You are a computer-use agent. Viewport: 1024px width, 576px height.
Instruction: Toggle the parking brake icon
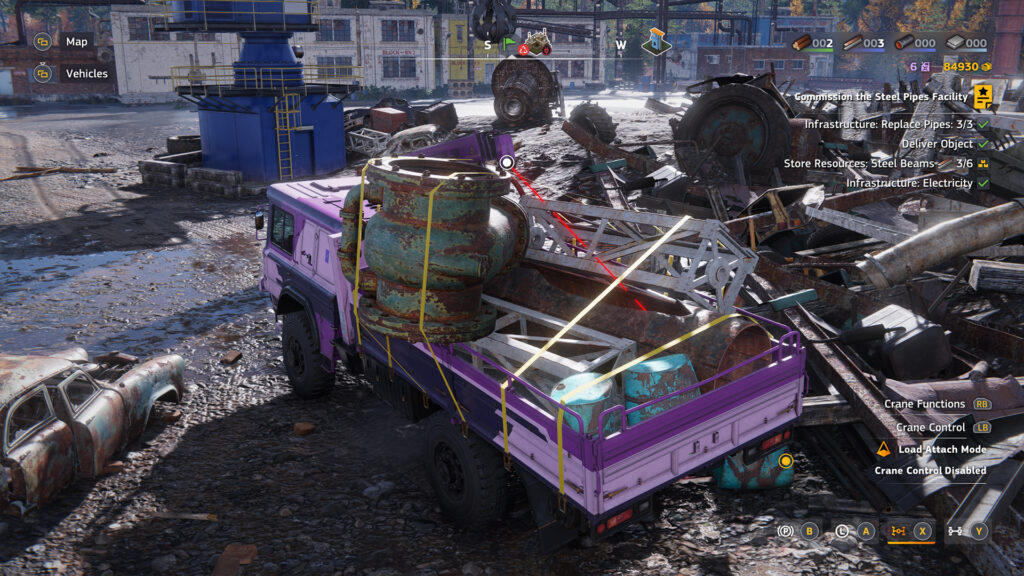tap(785, 531)
